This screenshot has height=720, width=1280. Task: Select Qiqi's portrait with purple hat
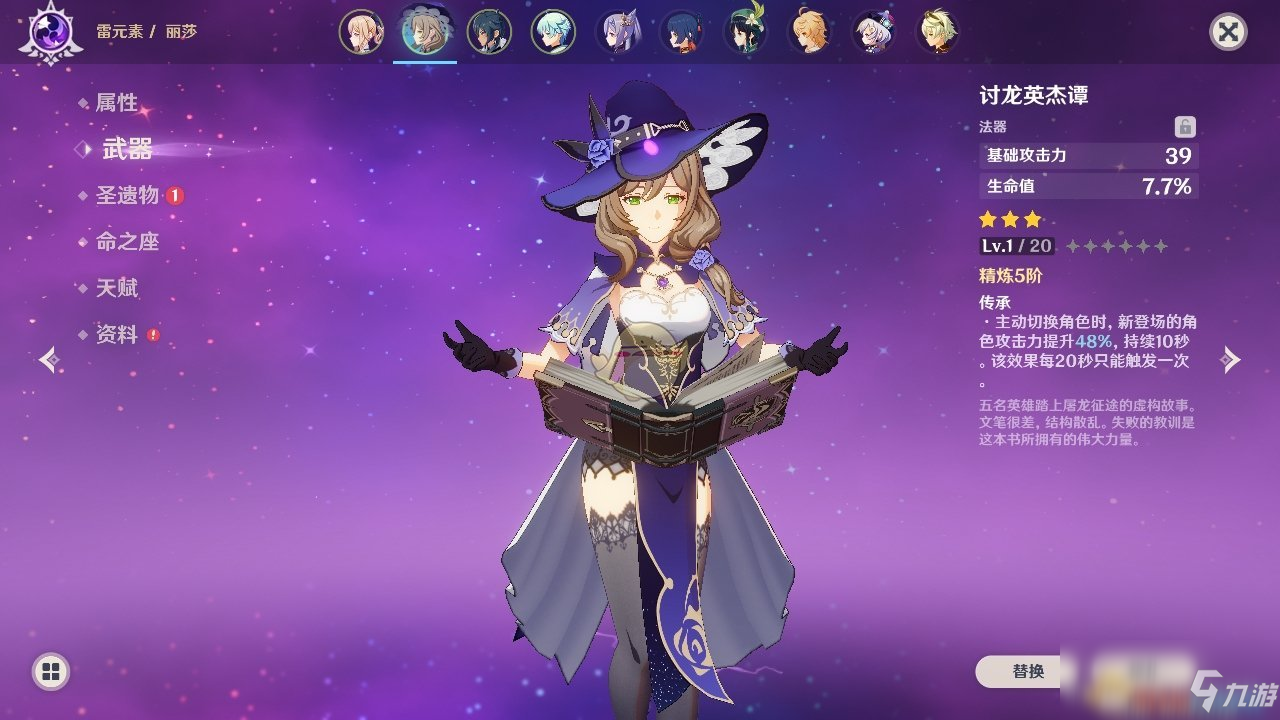pyautogui.click(x=873, y=32)
